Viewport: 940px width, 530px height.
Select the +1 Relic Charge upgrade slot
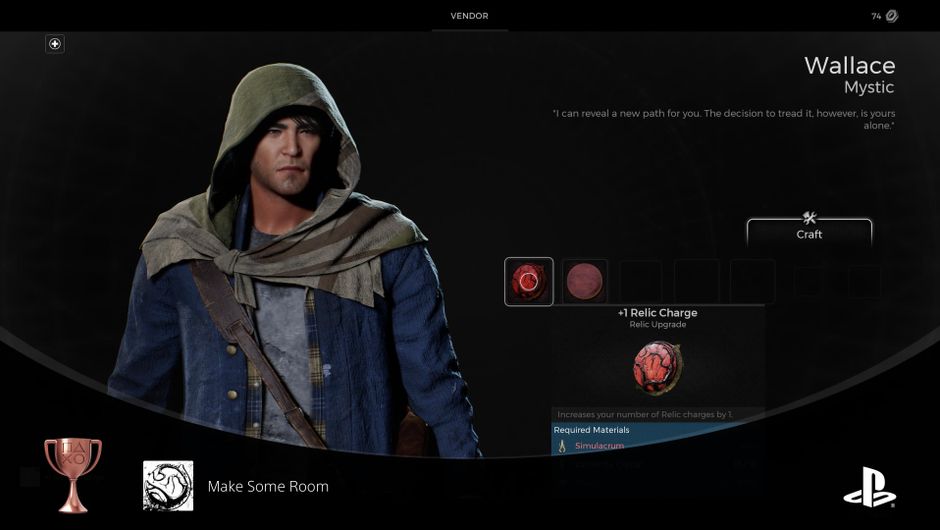click(x=529, y=281)
